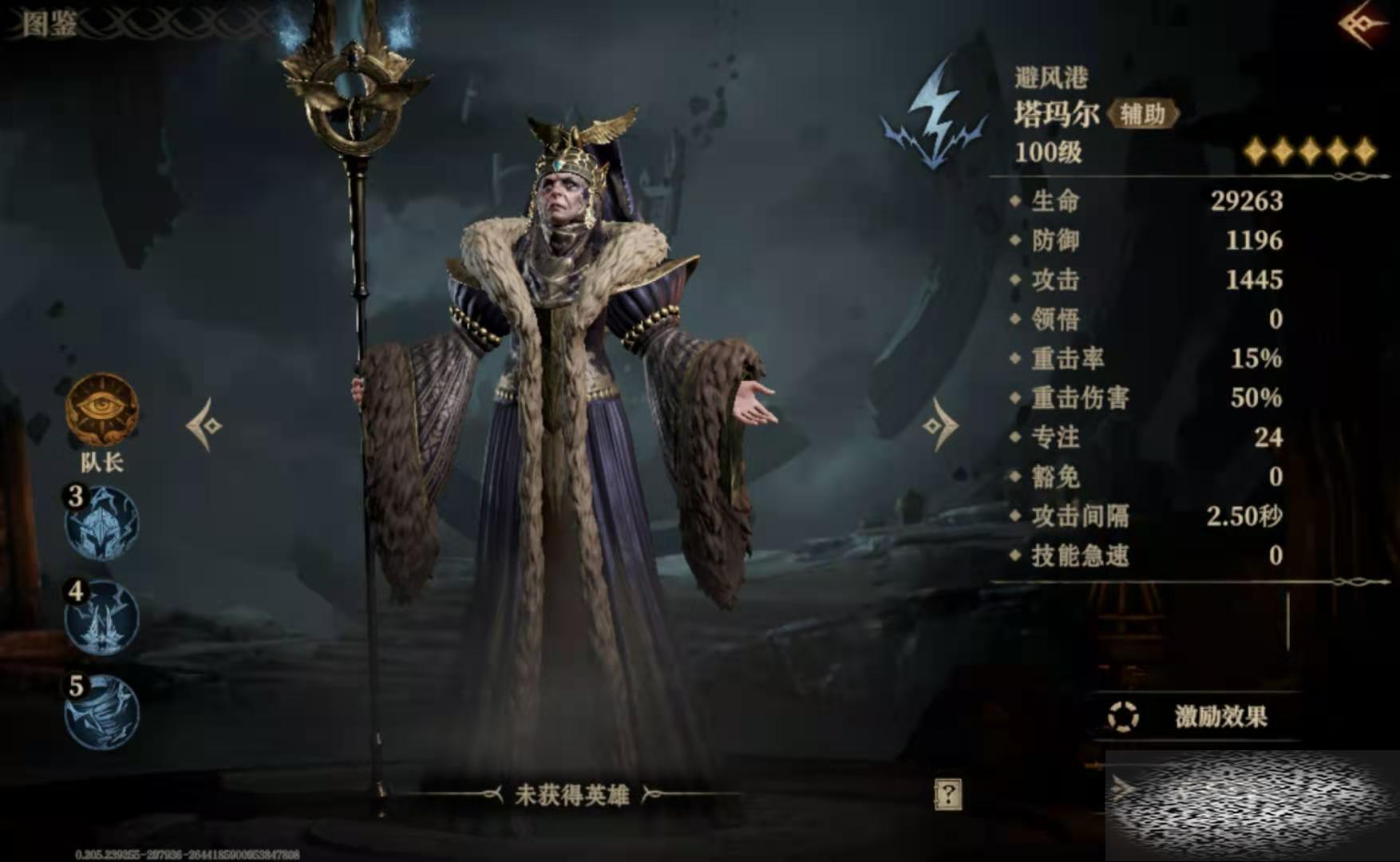Select the leader skill eye icon
1400x862 pixels.
click(x=101, y=409)
